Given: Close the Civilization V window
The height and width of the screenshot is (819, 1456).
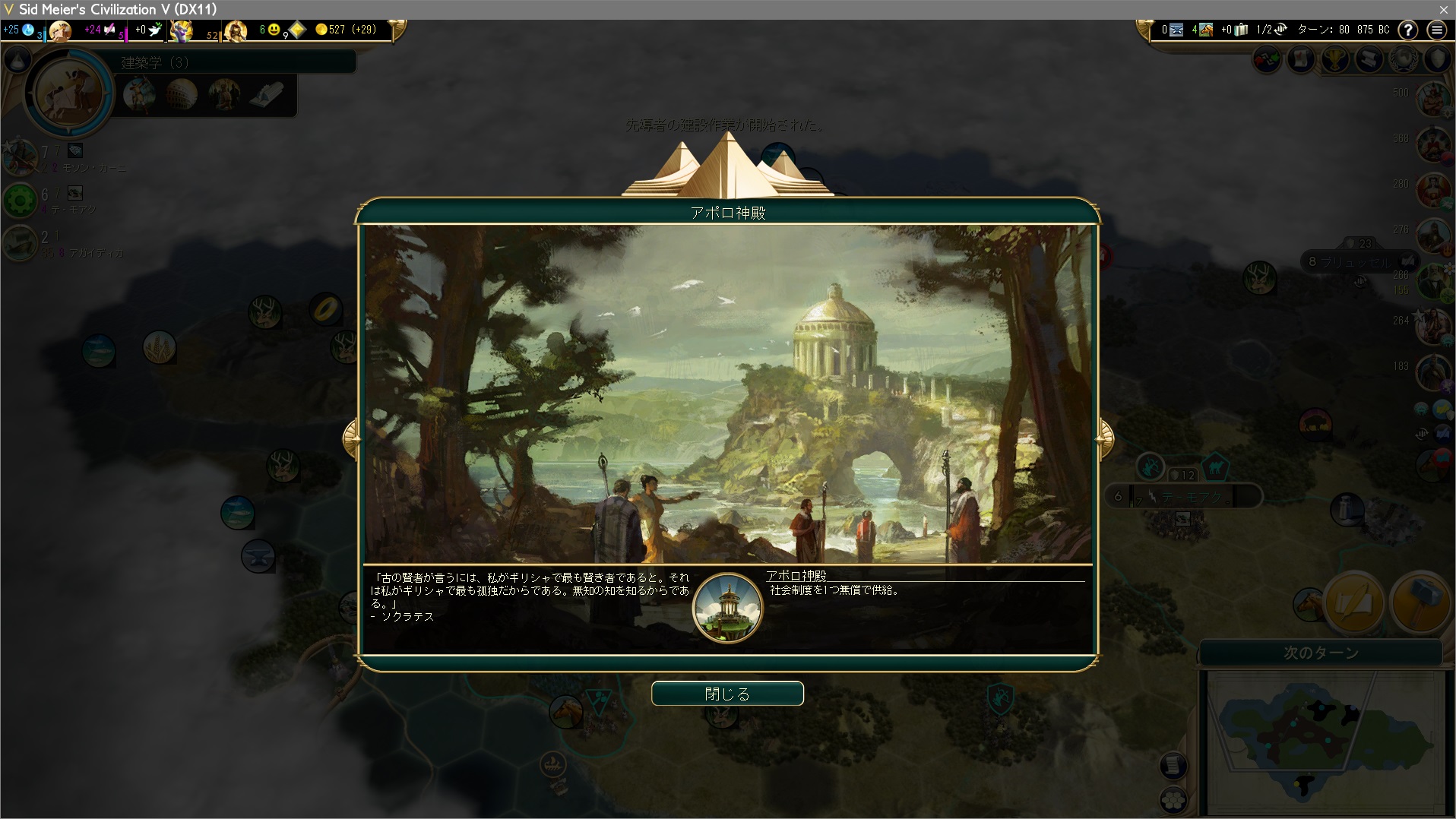Looking at the screenshot, I should click(x=1443, y=9).
